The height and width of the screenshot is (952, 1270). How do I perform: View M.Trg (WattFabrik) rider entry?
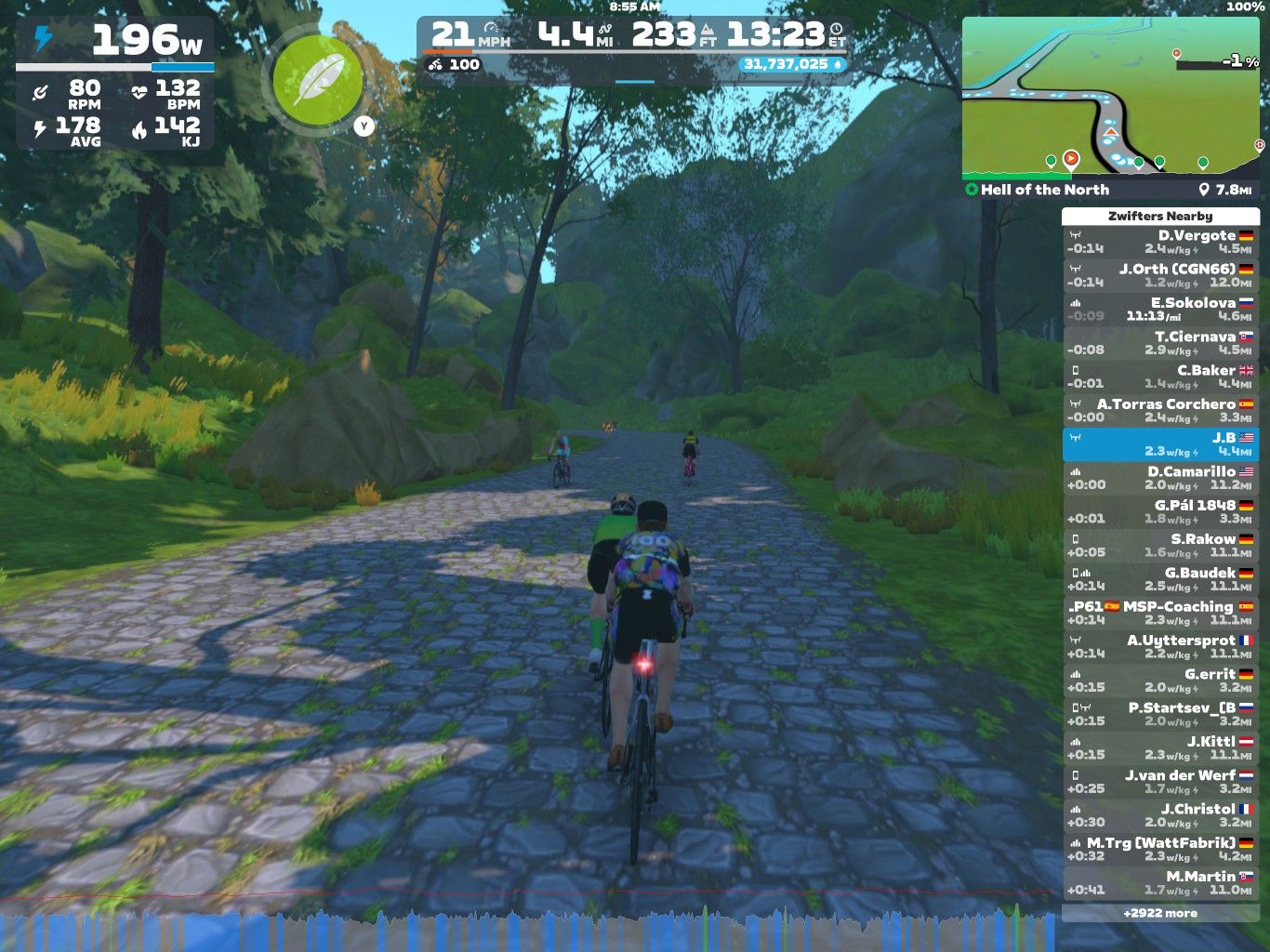coord(1160,850)
